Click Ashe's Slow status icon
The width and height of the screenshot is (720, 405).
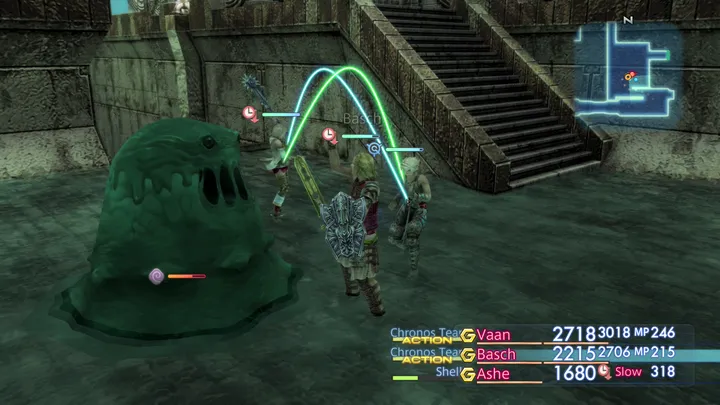click(x=604, y=372)
